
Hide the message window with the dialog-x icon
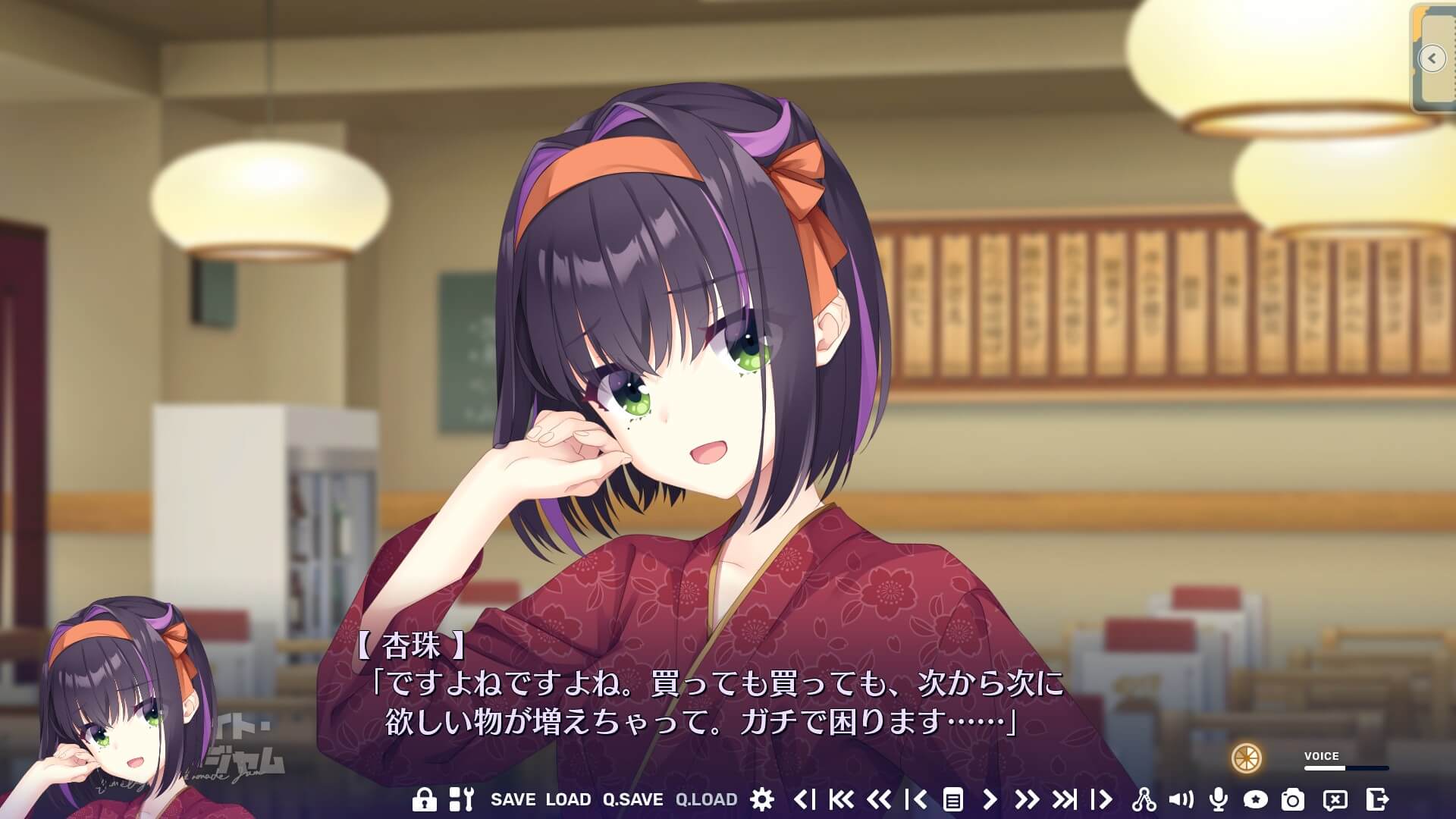click(x=1335, y=799)
